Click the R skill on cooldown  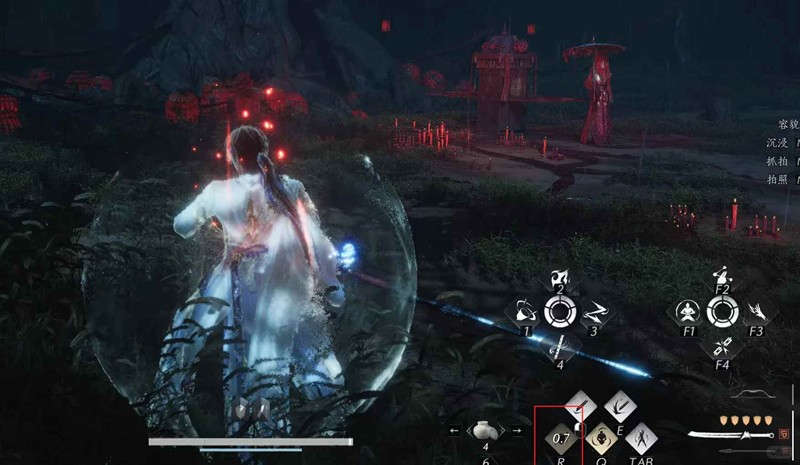559,437
